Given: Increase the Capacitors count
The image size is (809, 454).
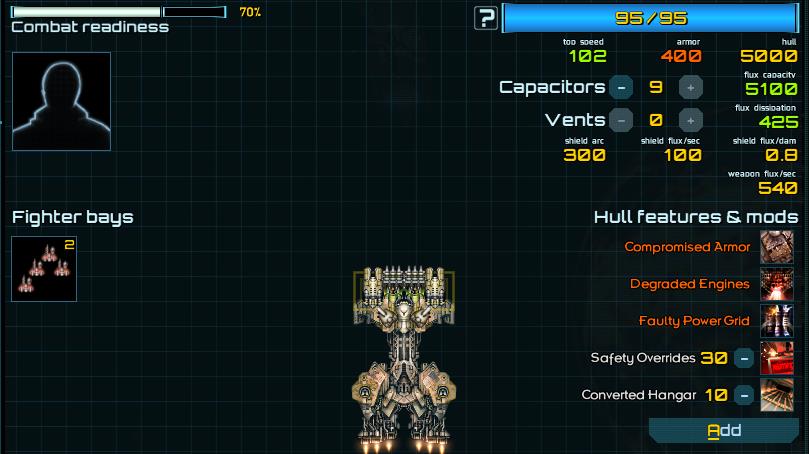Looking at the screenshot, I should 690,87.
